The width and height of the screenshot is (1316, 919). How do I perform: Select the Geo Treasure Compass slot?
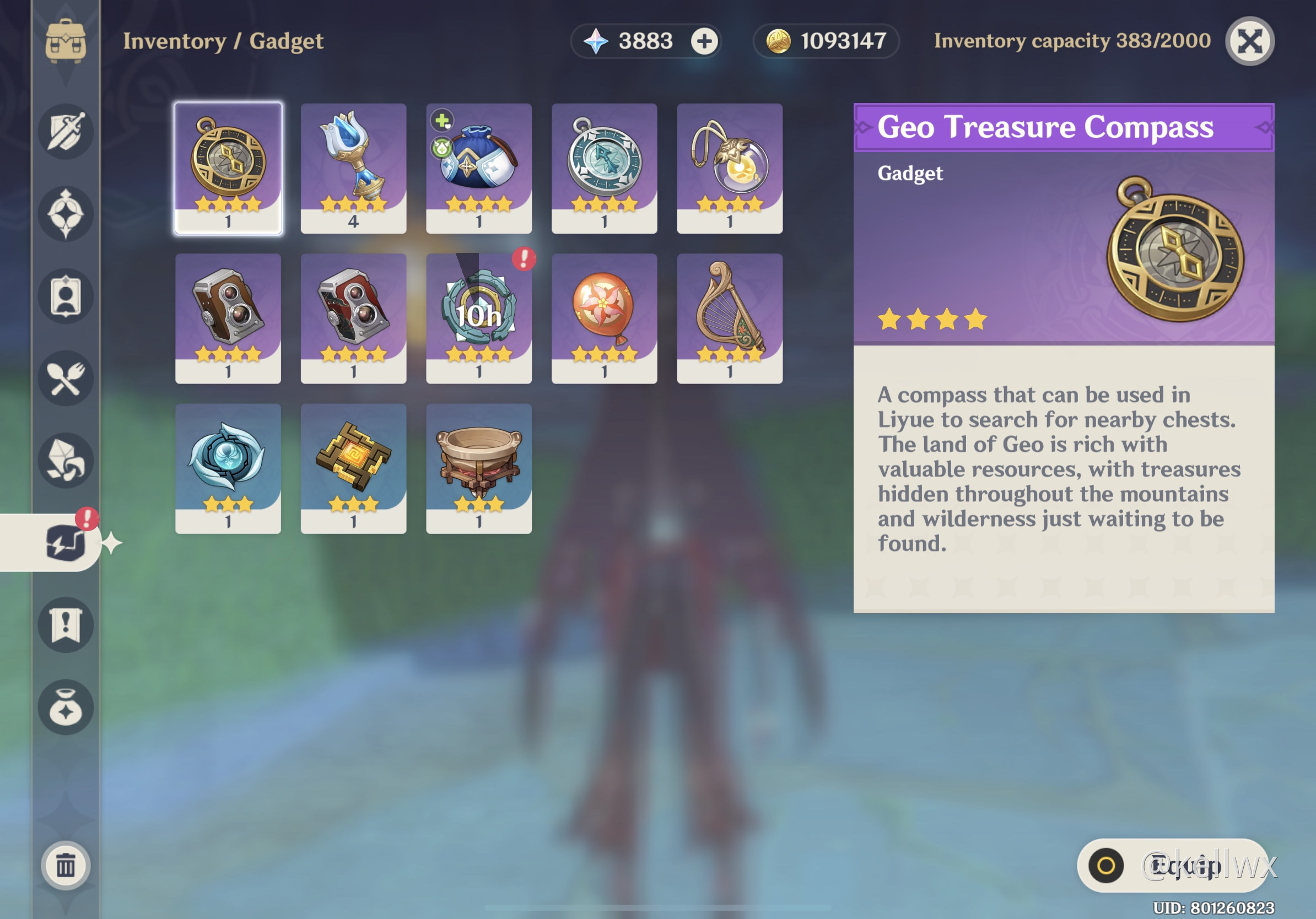[x=228, y=169]
